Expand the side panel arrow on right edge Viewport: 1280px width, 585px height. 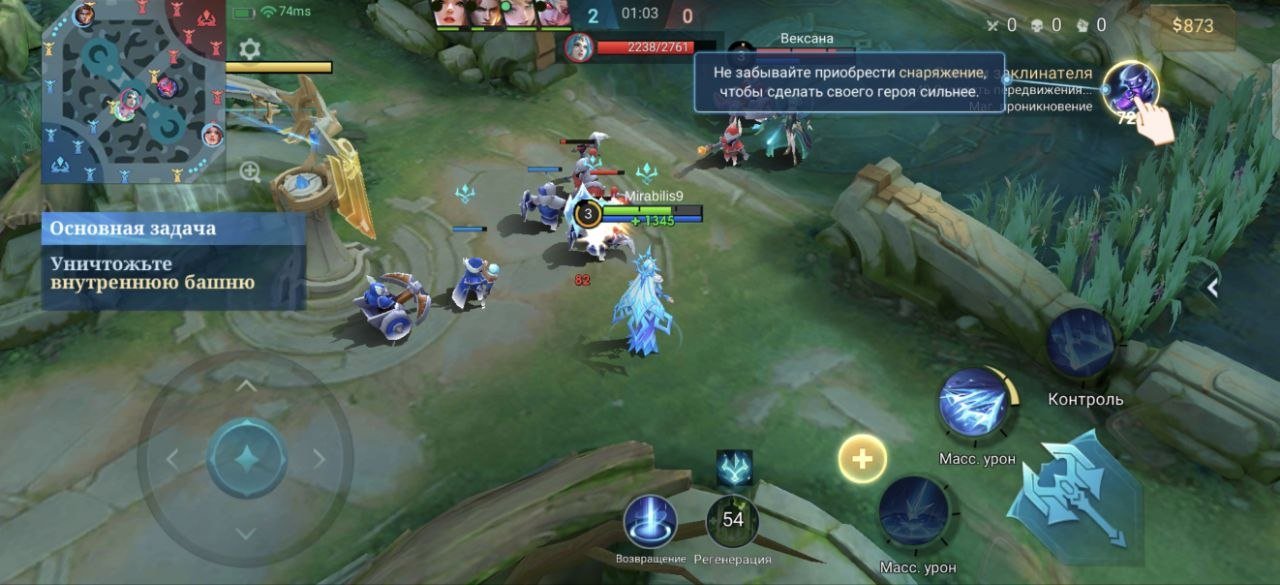1212,288
